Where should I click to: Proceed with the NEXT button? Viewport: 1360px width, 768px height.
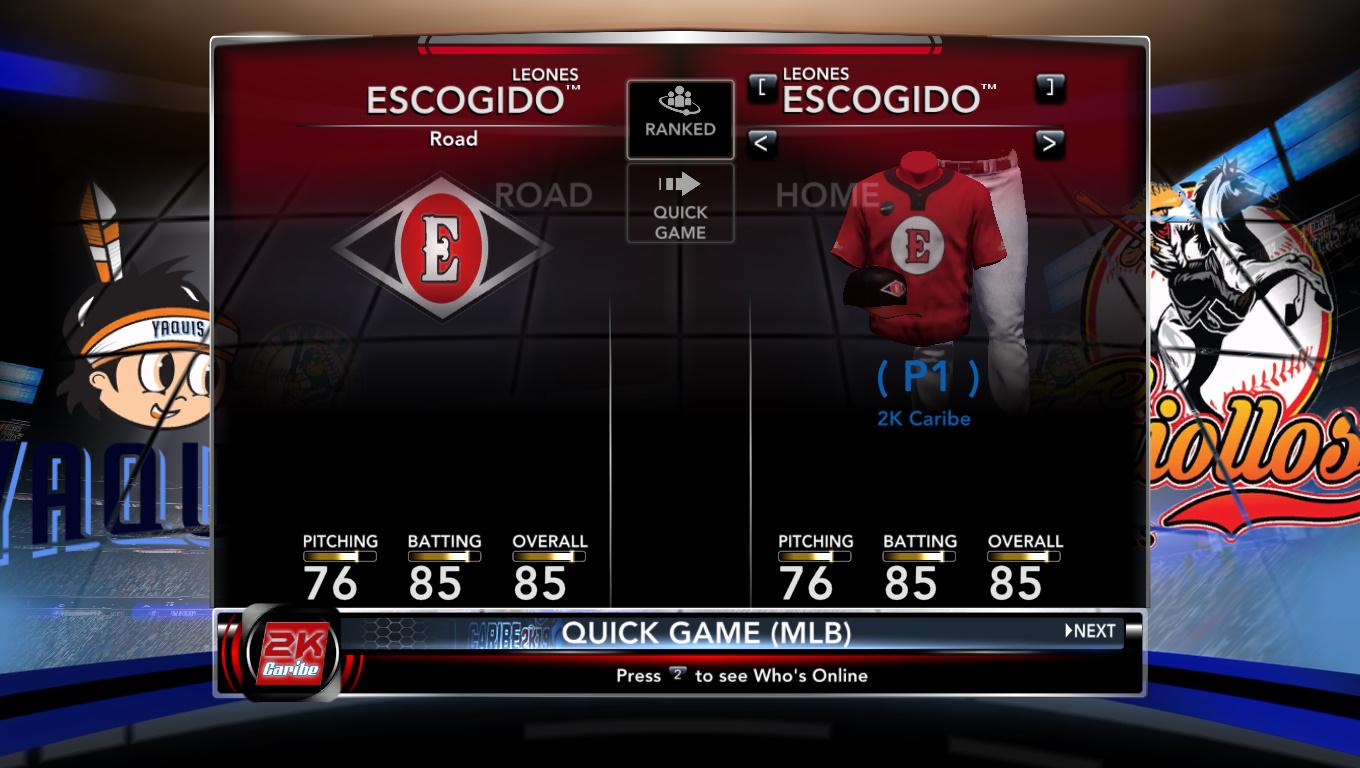click(1090, 631)
